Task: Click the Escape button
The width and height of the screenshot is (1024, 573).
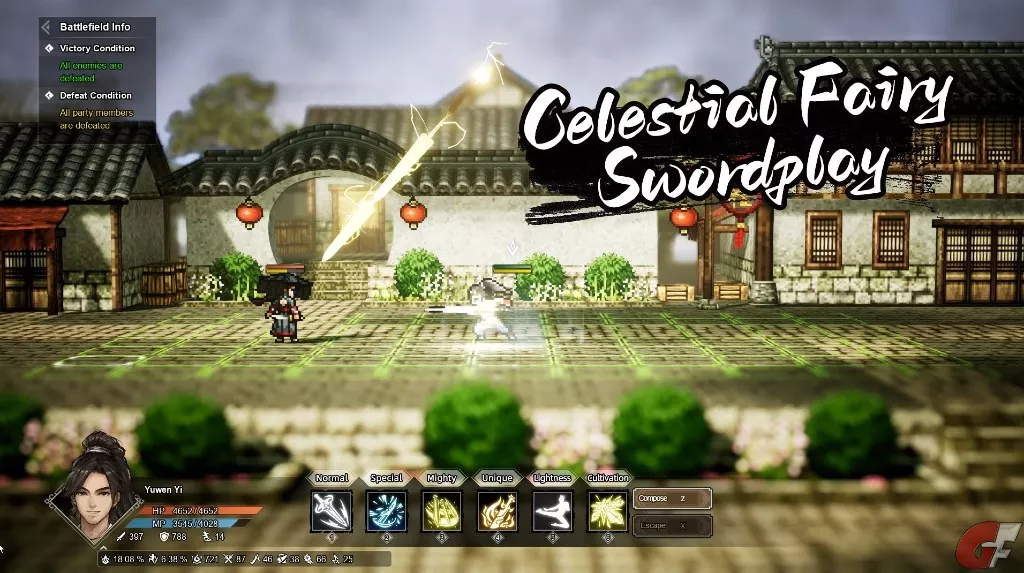Action: (x=672, y=525)
